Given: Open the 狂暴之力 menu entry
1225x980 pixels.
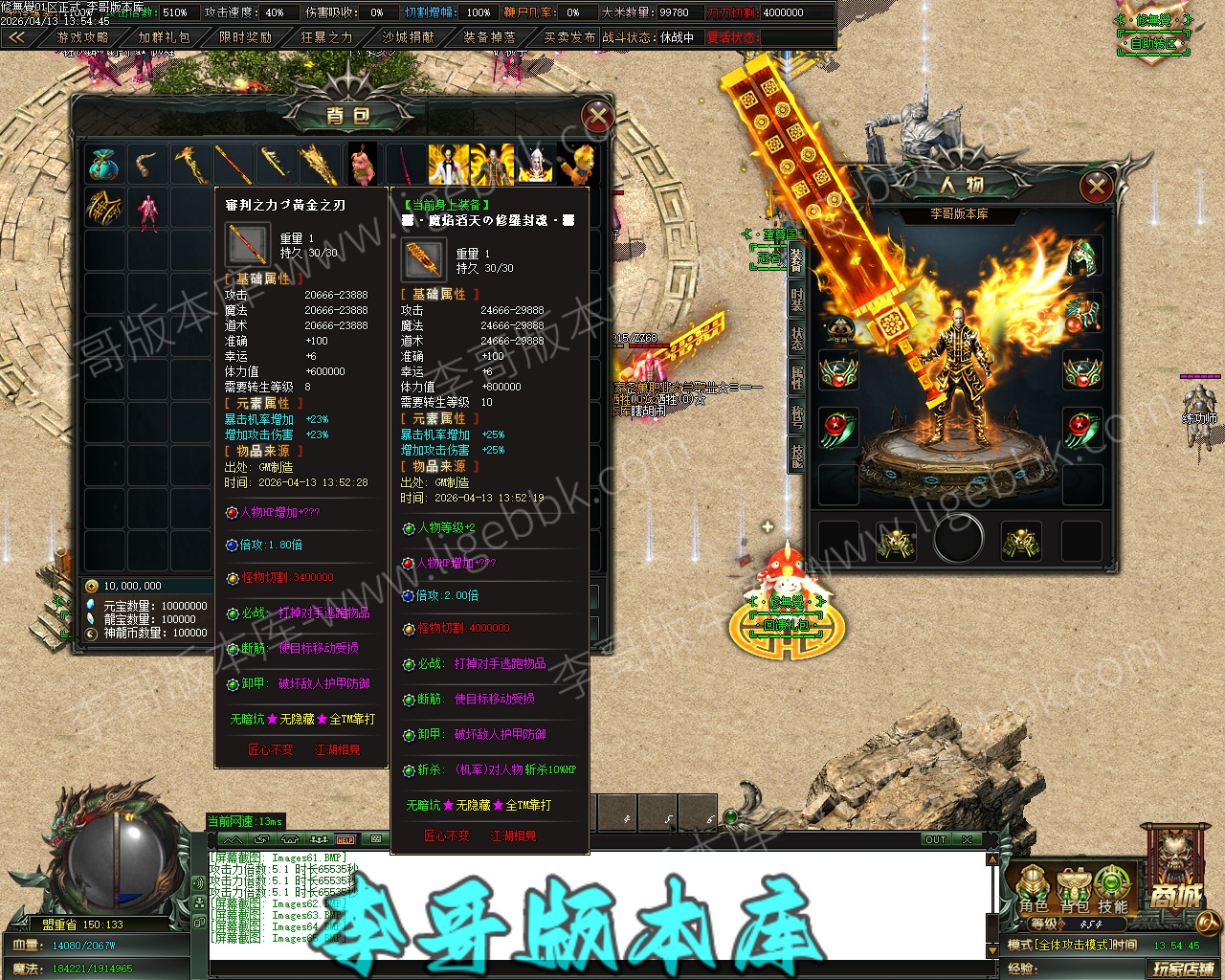Looking at the screenshot, I should (x=326, y=37).
